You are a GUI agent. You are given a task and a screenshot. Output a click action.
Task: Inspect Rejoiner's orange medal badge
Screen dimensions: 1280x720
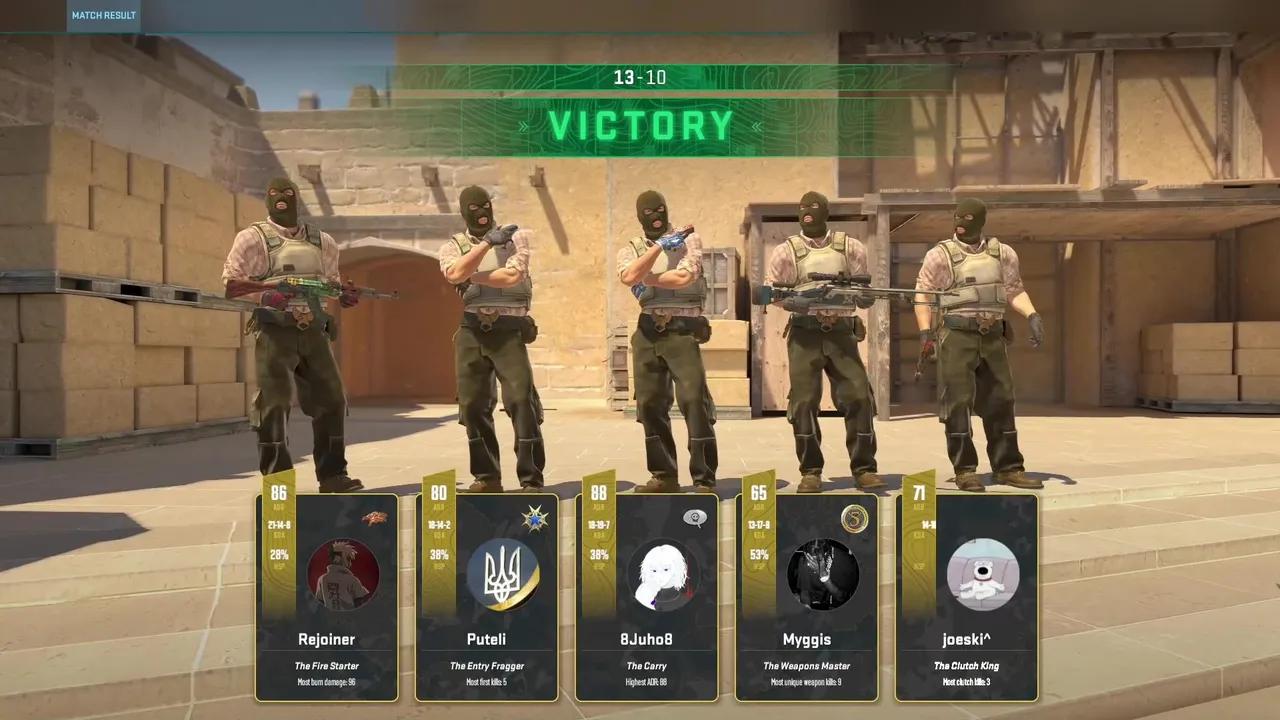tap(375, 517)
